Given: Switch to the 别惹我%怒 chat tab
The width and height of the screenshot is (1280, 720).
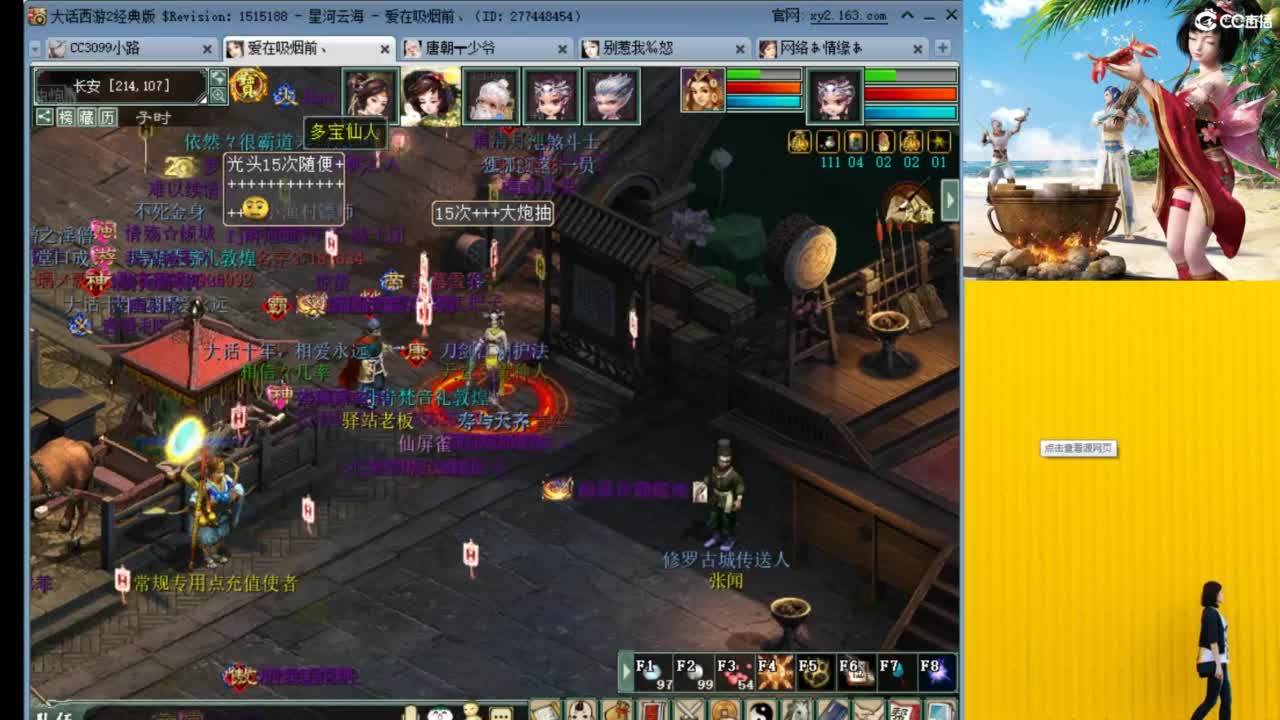Looking at the screenshot, I should tap(655, 47).
